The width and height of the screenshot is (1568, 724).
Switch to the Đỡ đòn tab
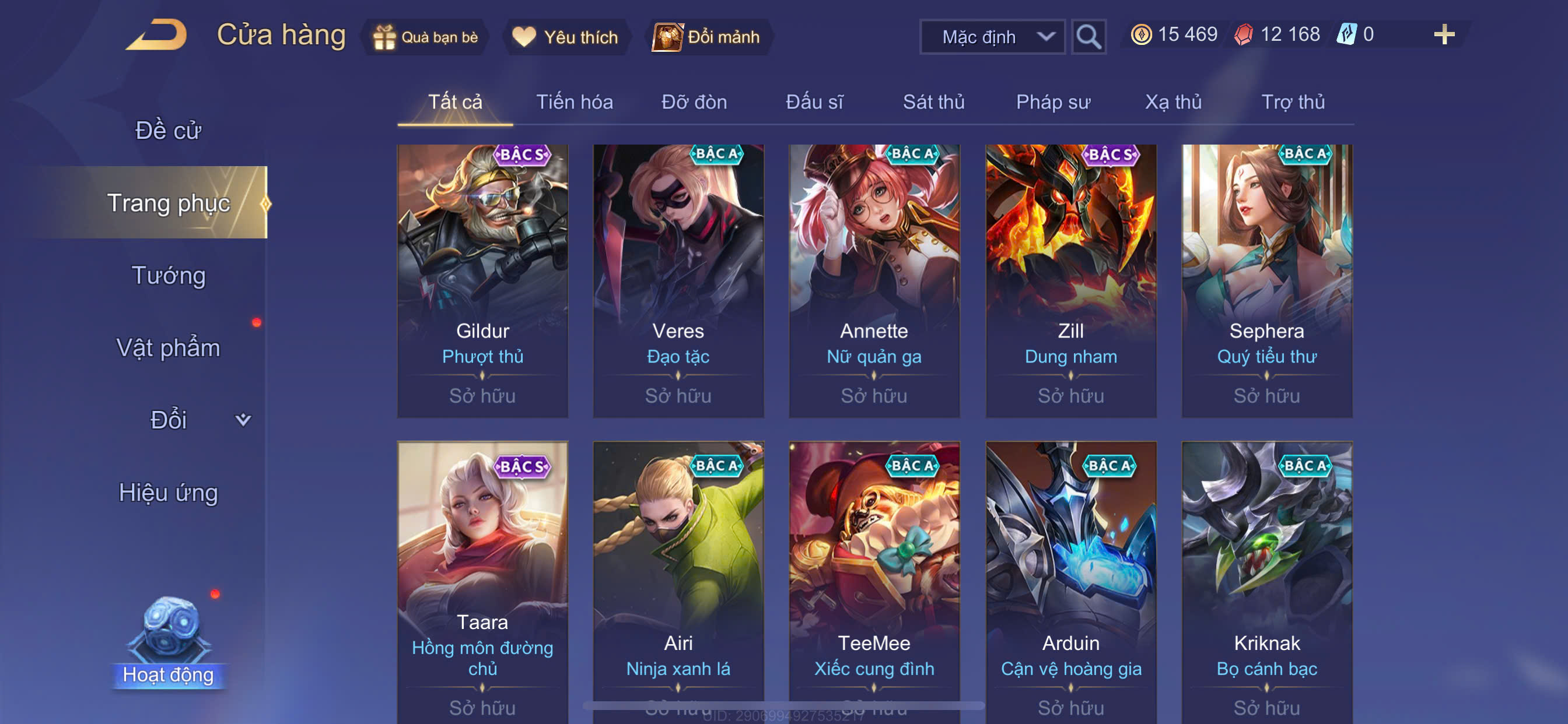coord(694,101)
